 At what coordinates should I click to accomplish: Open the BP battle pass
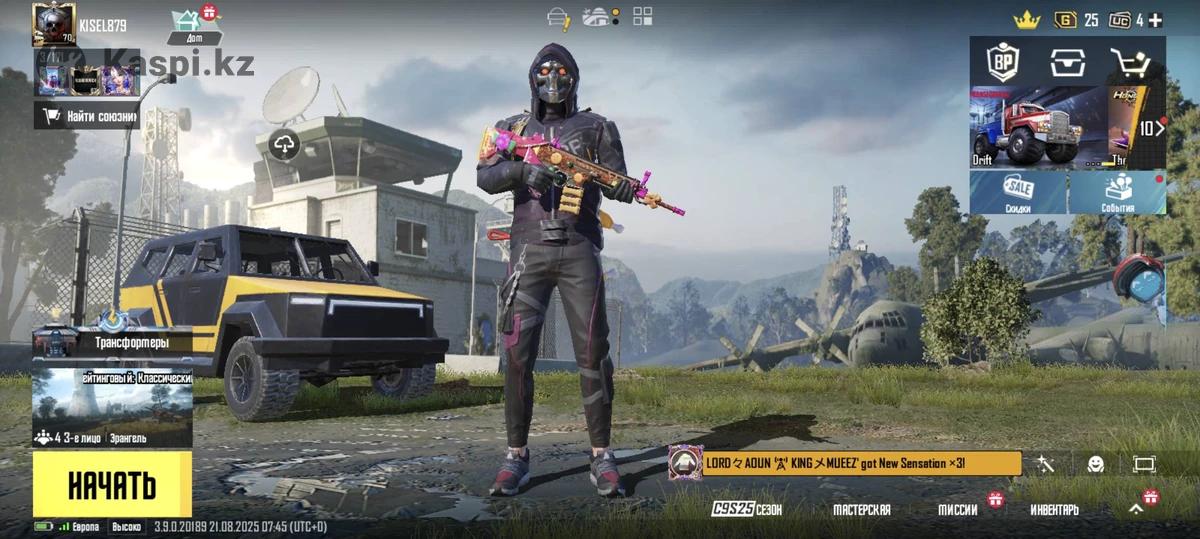click(1002, 62)
